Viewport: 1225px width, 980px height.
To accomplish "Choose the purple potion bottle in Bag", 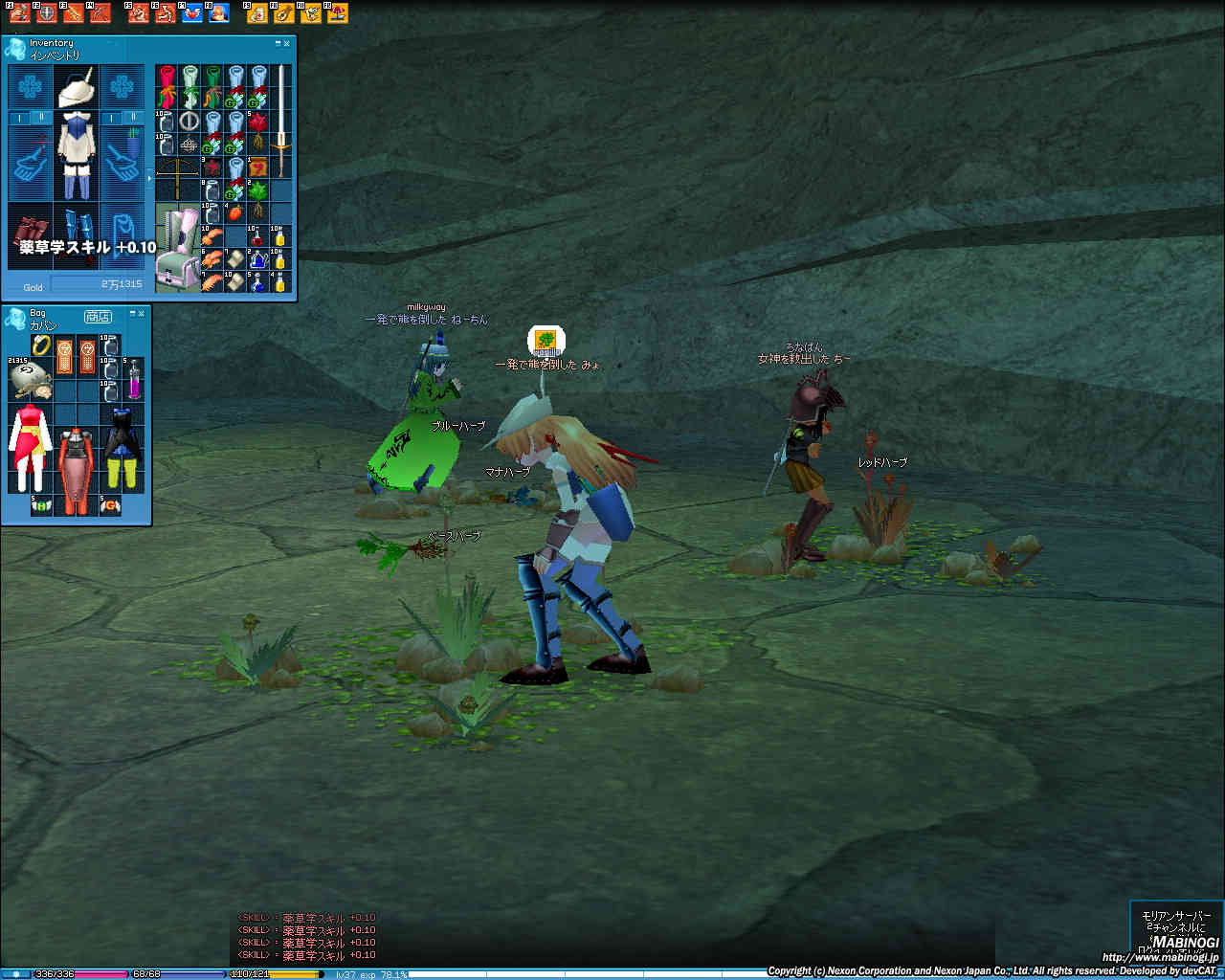I will [134, 380].
